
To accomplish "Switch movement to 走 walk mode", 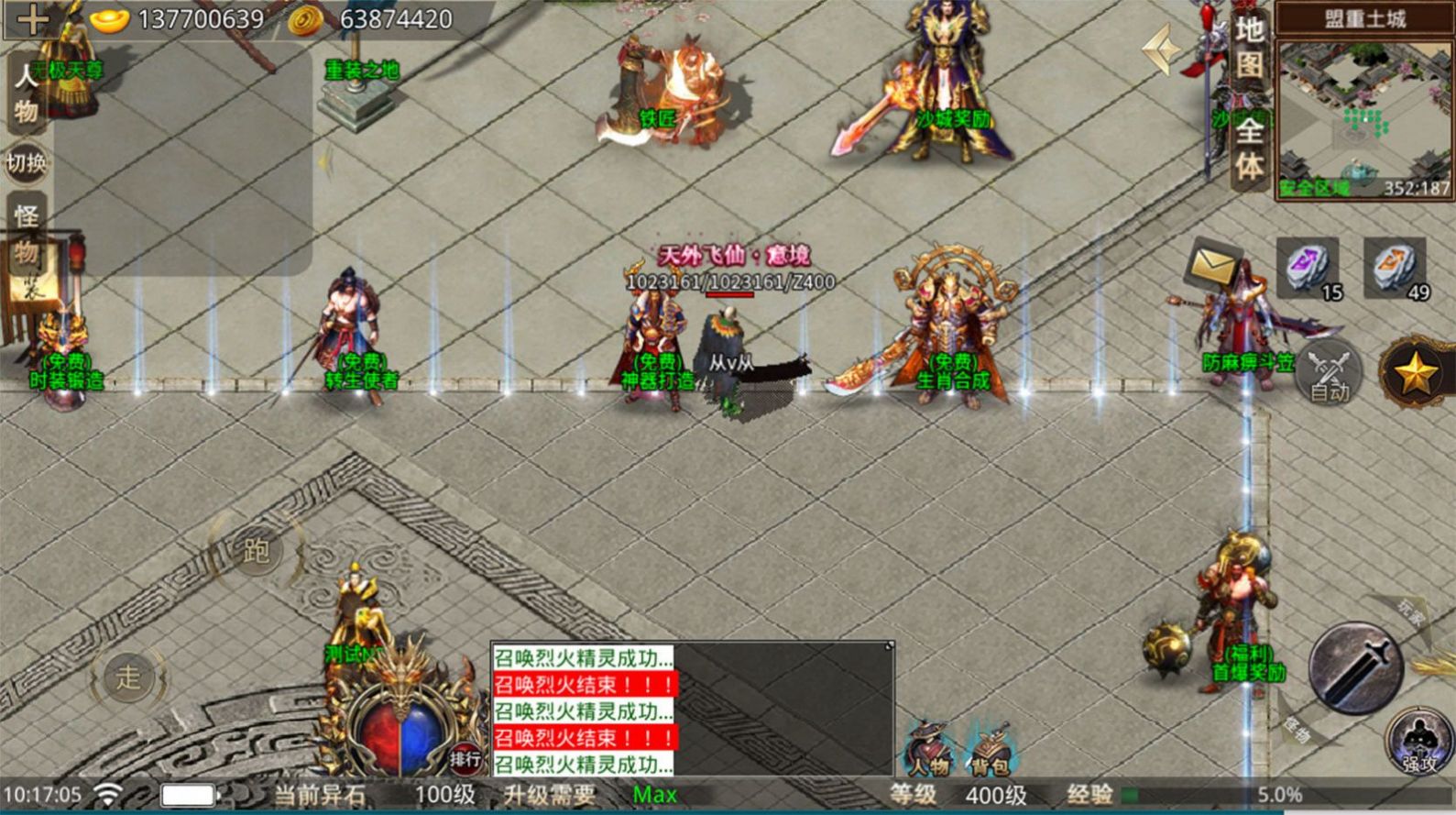I will 128,678.
